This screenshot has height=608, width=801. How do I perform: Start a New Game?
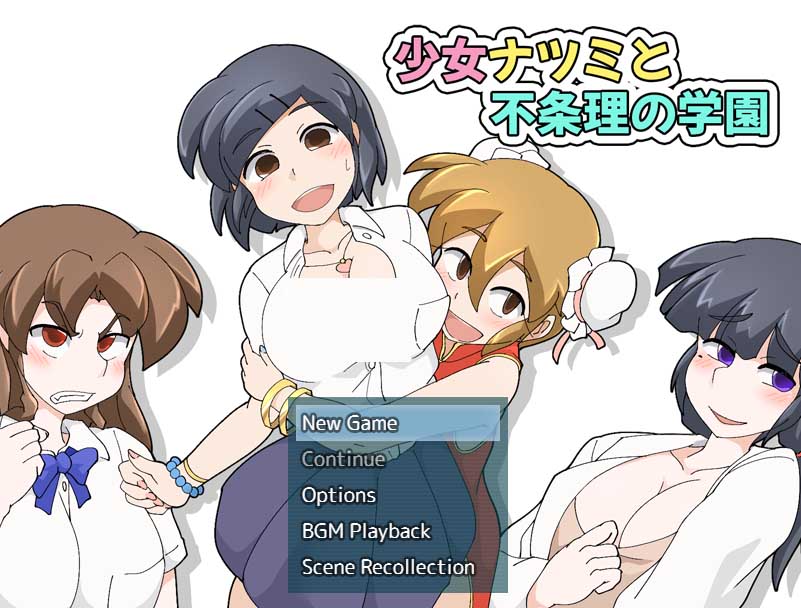(x=350, y=423)
